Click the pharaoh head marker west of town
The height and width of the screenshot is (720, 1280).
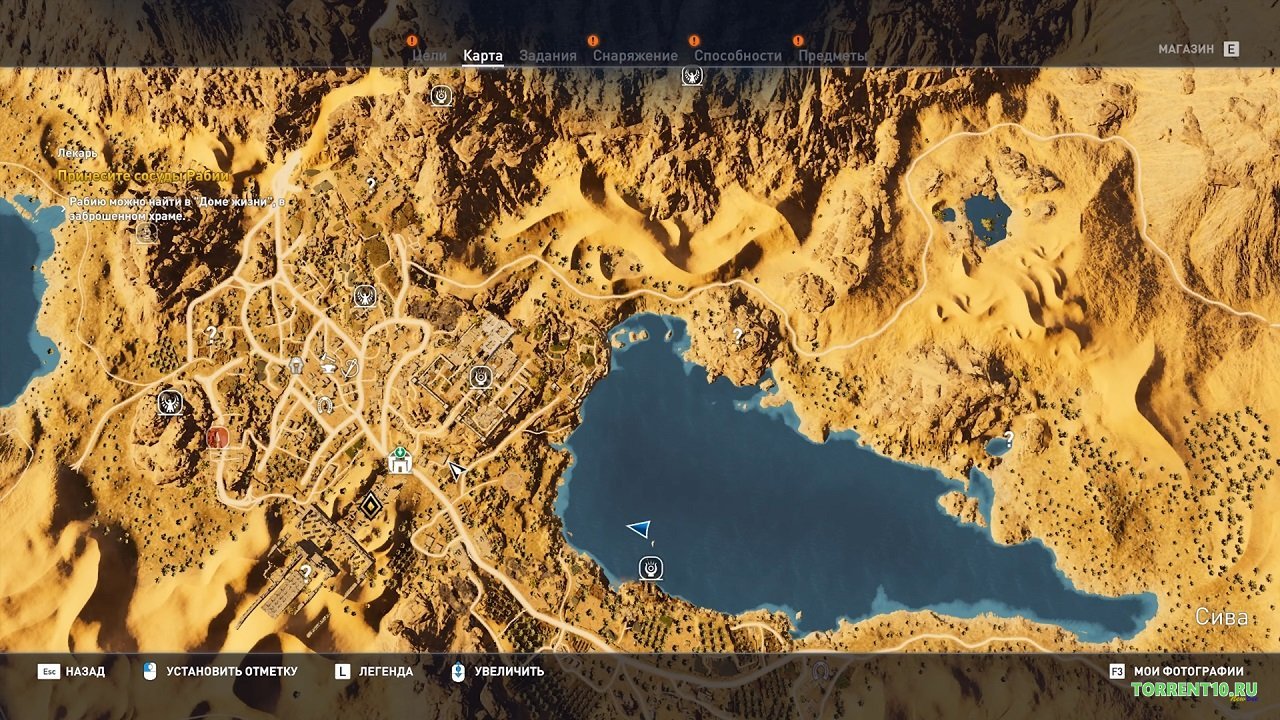pyautogui.click(x=296, y=365)
